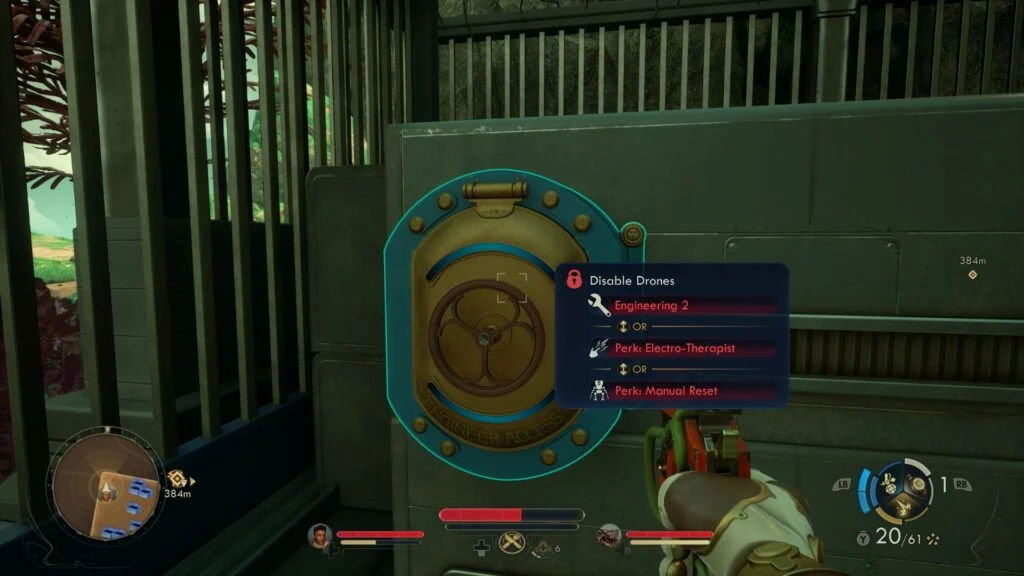
Task: Click the diamond waypoint marker labelled 384m
Action: coord(973,275)
